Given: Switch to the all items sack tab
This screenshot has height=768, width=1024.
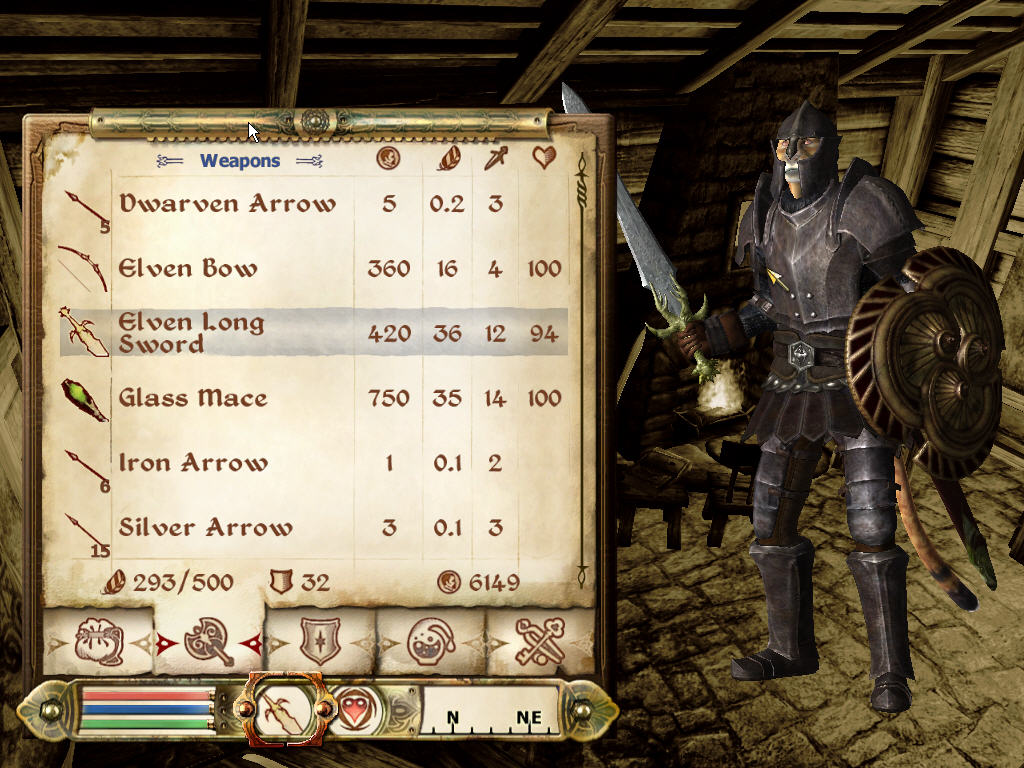Looking at the screenshot, I should [x=99, y=642].
